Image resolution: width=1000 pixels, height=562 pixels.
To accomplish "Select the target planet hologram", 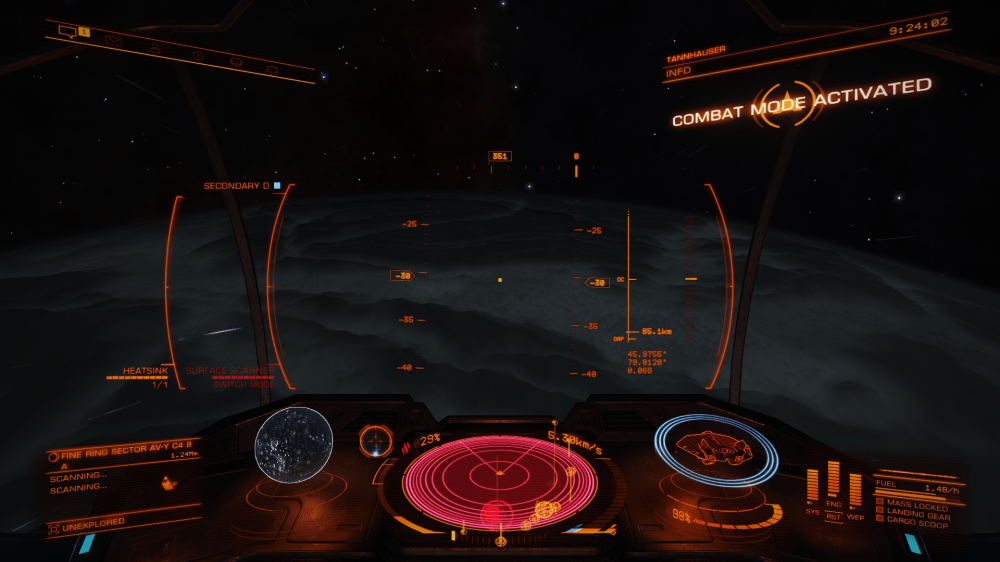I will [x=293, y=444].
